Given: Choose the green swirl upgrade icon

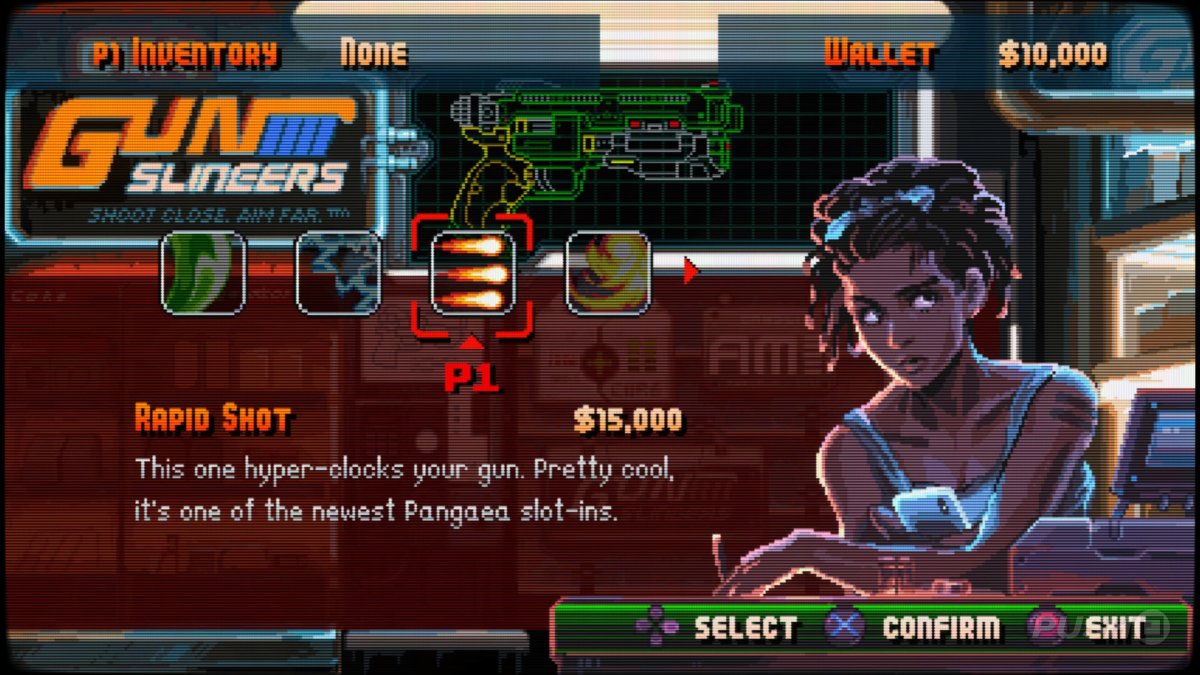Looking at the screenshot, I should click(204, 273).
